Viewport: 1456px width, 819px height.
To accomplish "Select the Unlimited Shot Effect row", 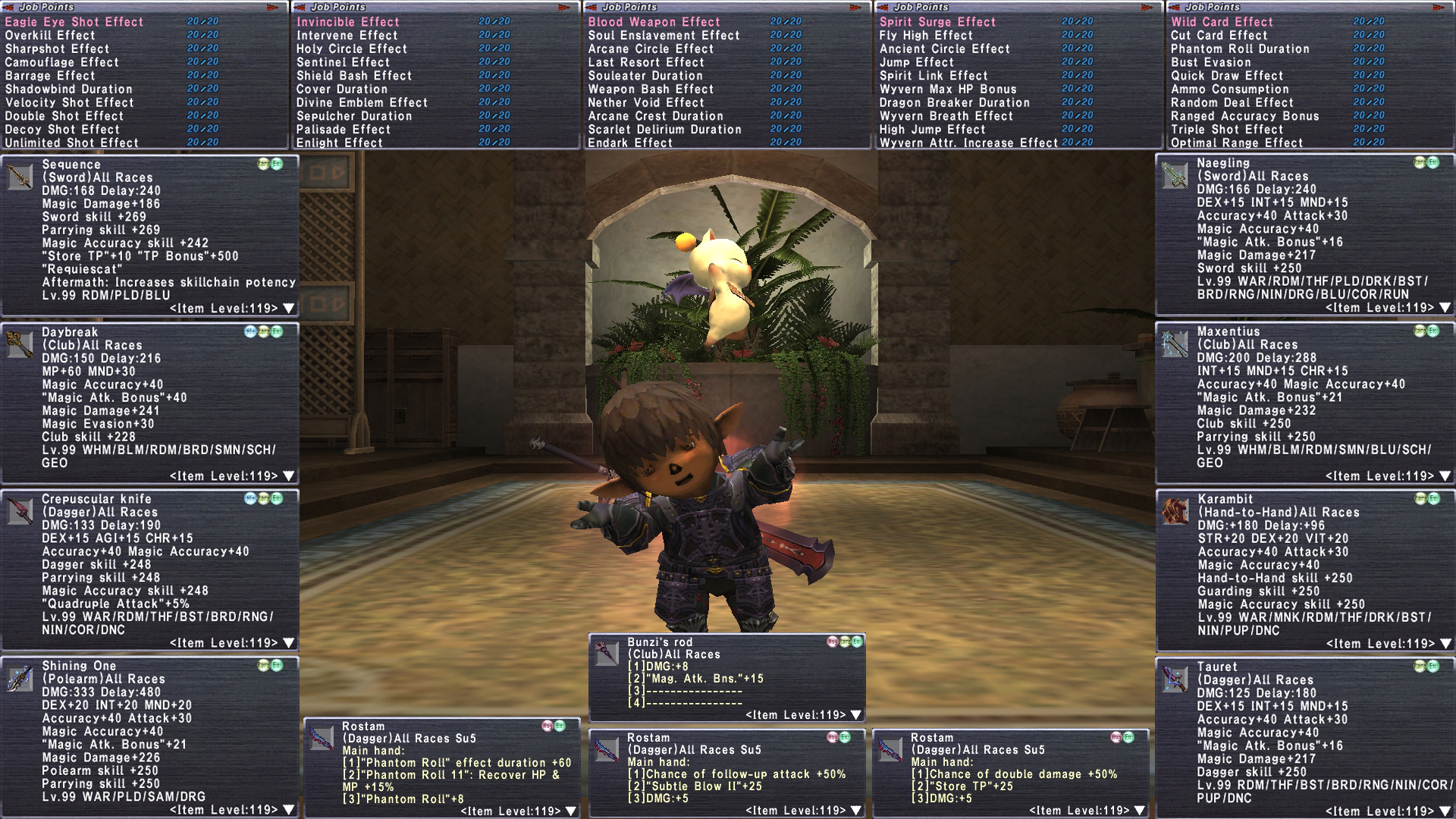I will click(71, 143).
